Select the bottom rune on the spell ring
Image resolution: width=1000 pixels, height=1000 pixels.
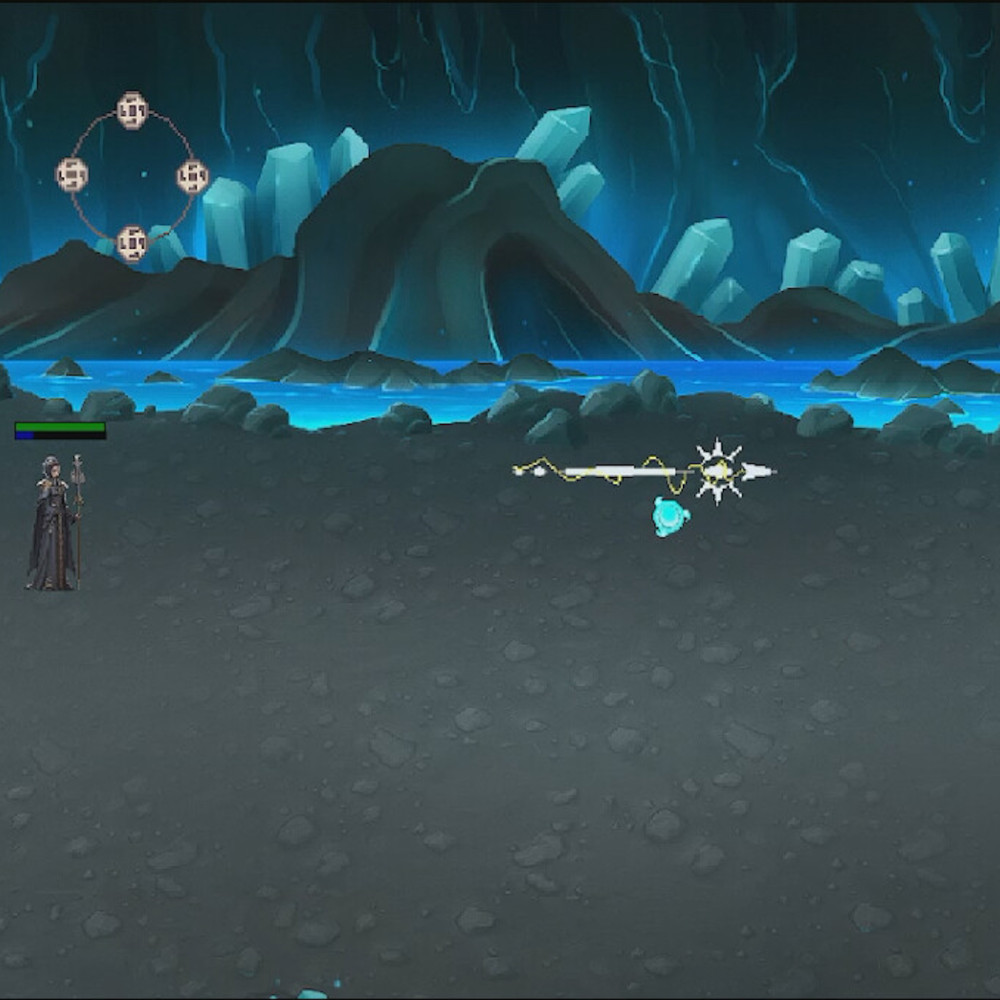click(132, 242)
